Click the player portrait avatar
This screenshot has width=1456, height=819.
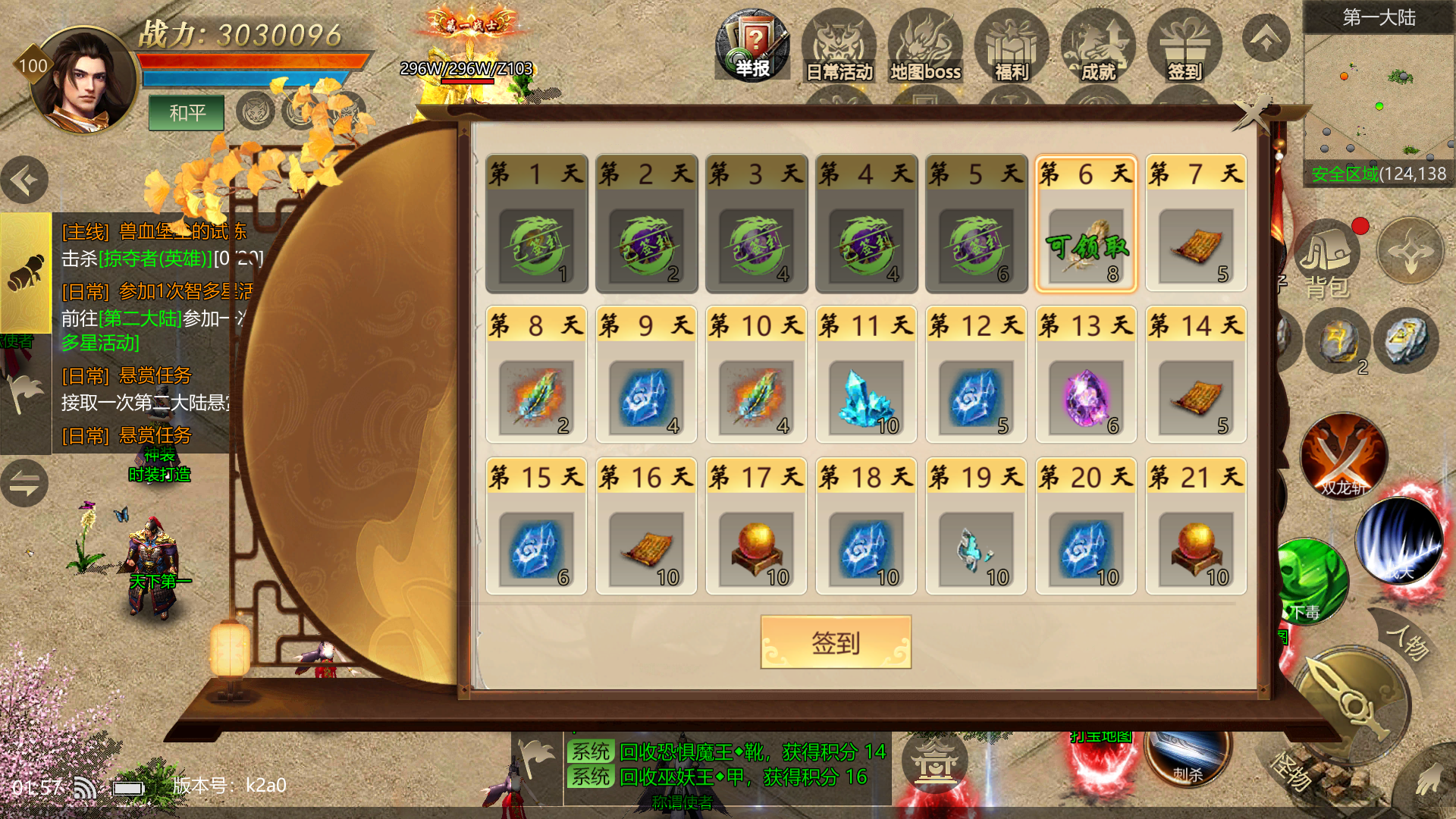(83, 80)
